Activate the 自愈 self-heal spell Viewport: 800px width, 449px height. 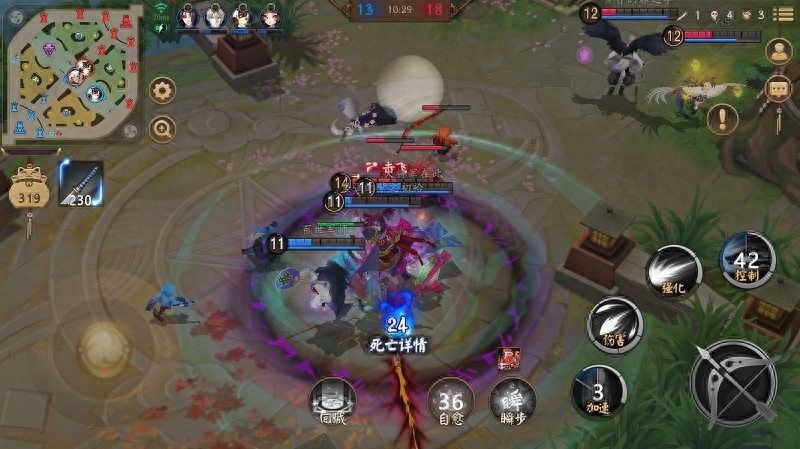[x=451, y=402]
